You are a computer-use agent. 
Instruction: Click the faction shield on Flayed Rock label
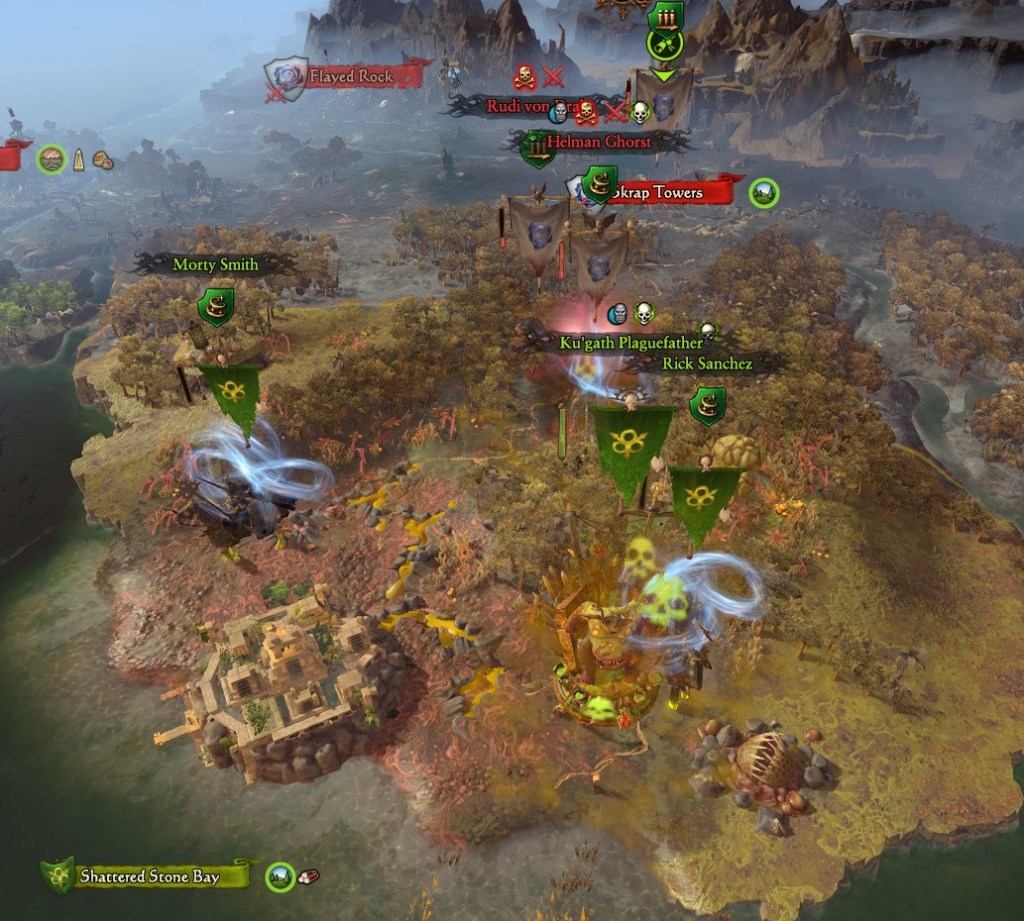pyautogui.click(x=285, y=78)
